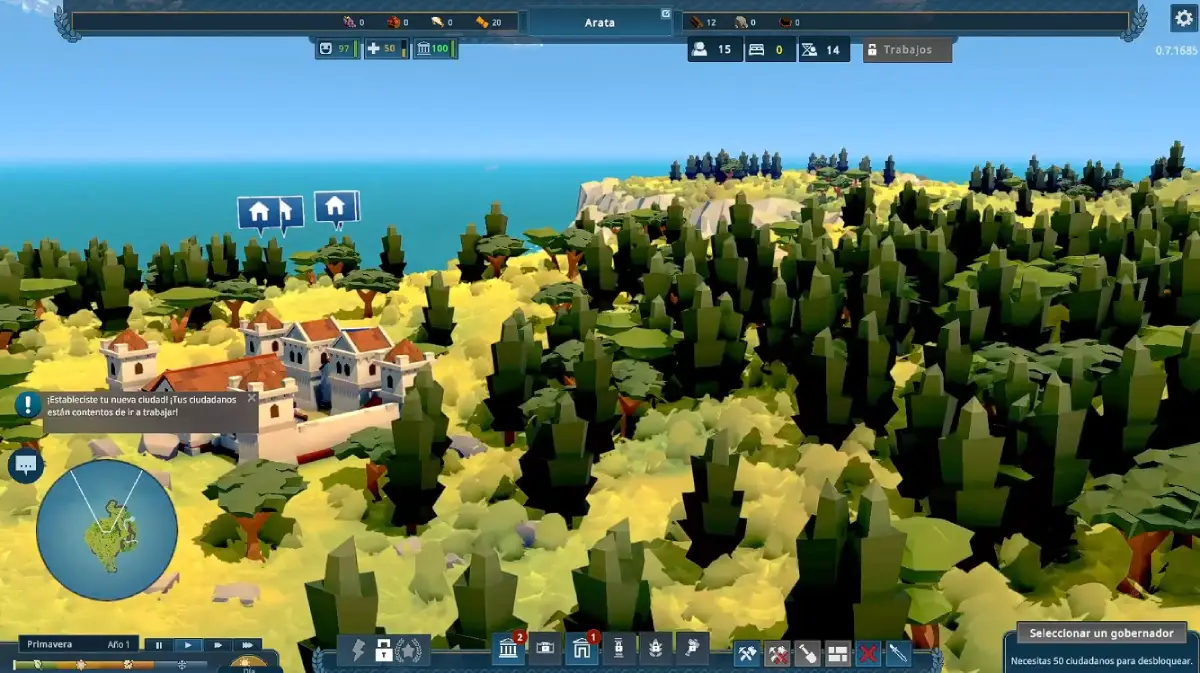Select the crossed hammers build tool

click(x=746, y=654)
